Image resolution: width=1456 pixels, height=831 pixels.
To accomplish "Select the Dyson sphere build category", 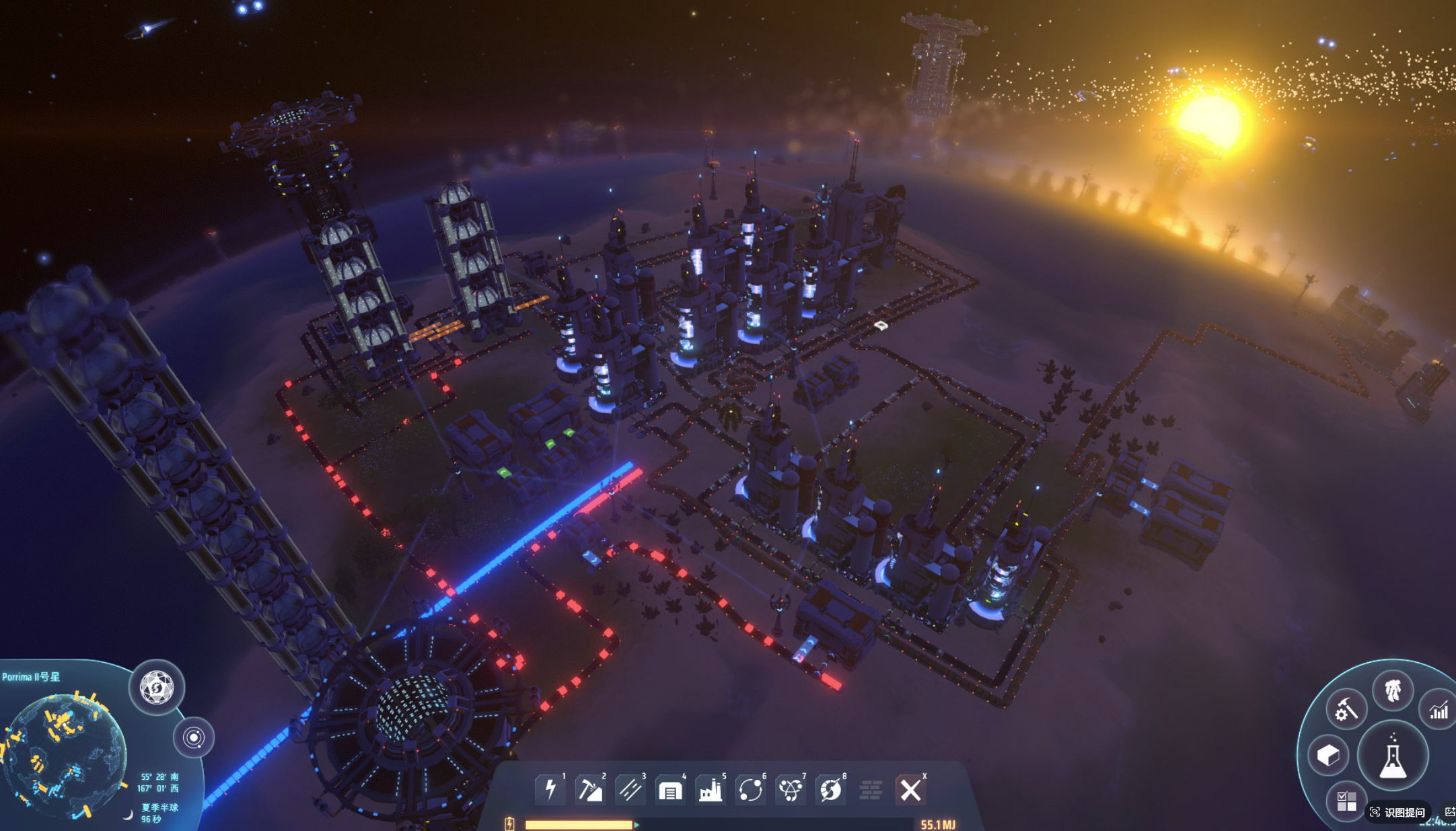I will point(831,790).
